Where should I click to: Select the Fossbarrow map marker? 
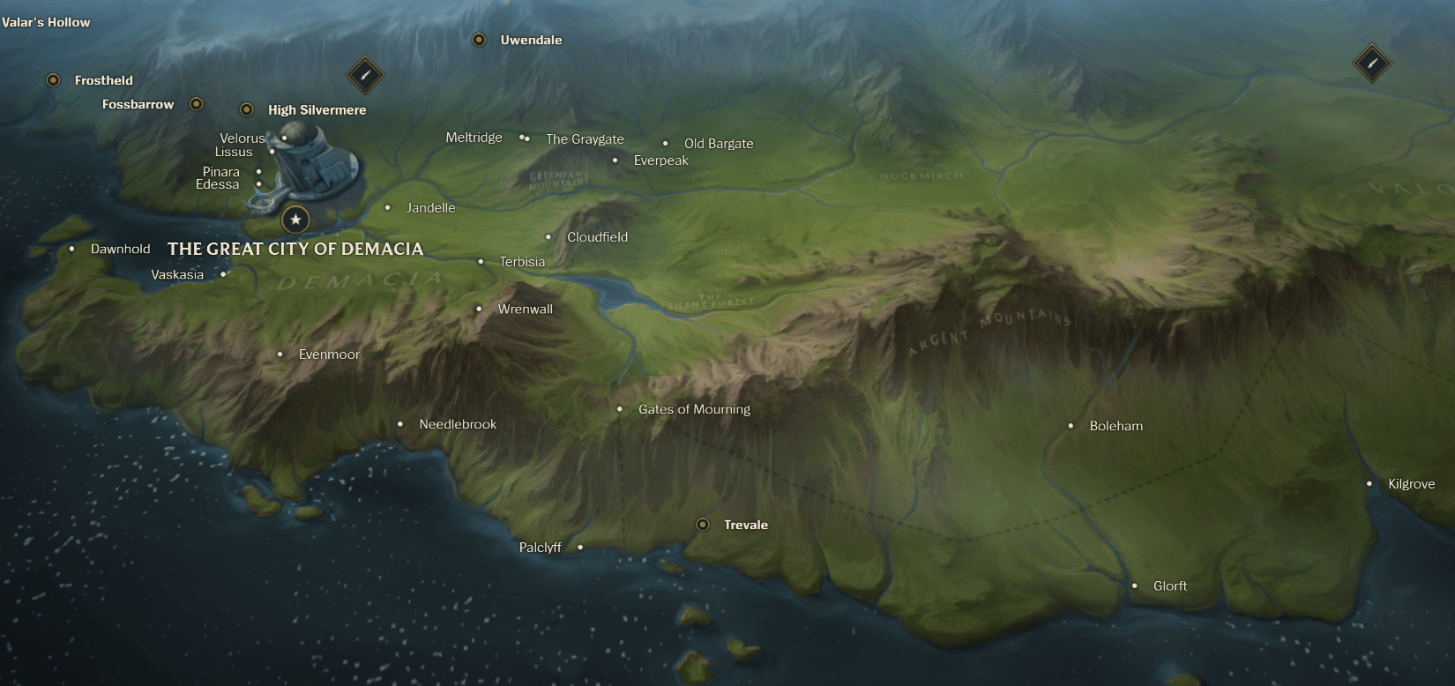[x=196, y=104]
